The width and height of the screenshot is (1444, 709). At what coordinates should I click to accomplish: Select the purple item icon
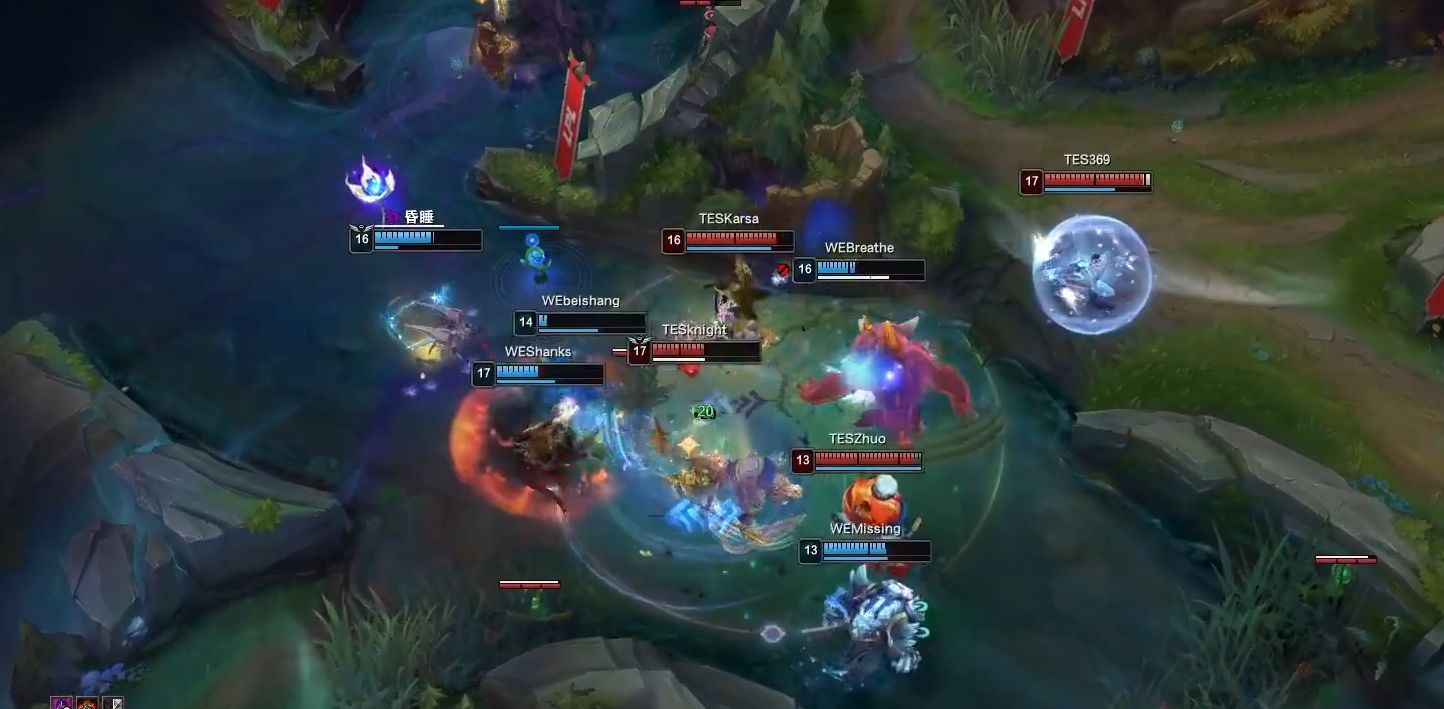click(x=61, y=703)
